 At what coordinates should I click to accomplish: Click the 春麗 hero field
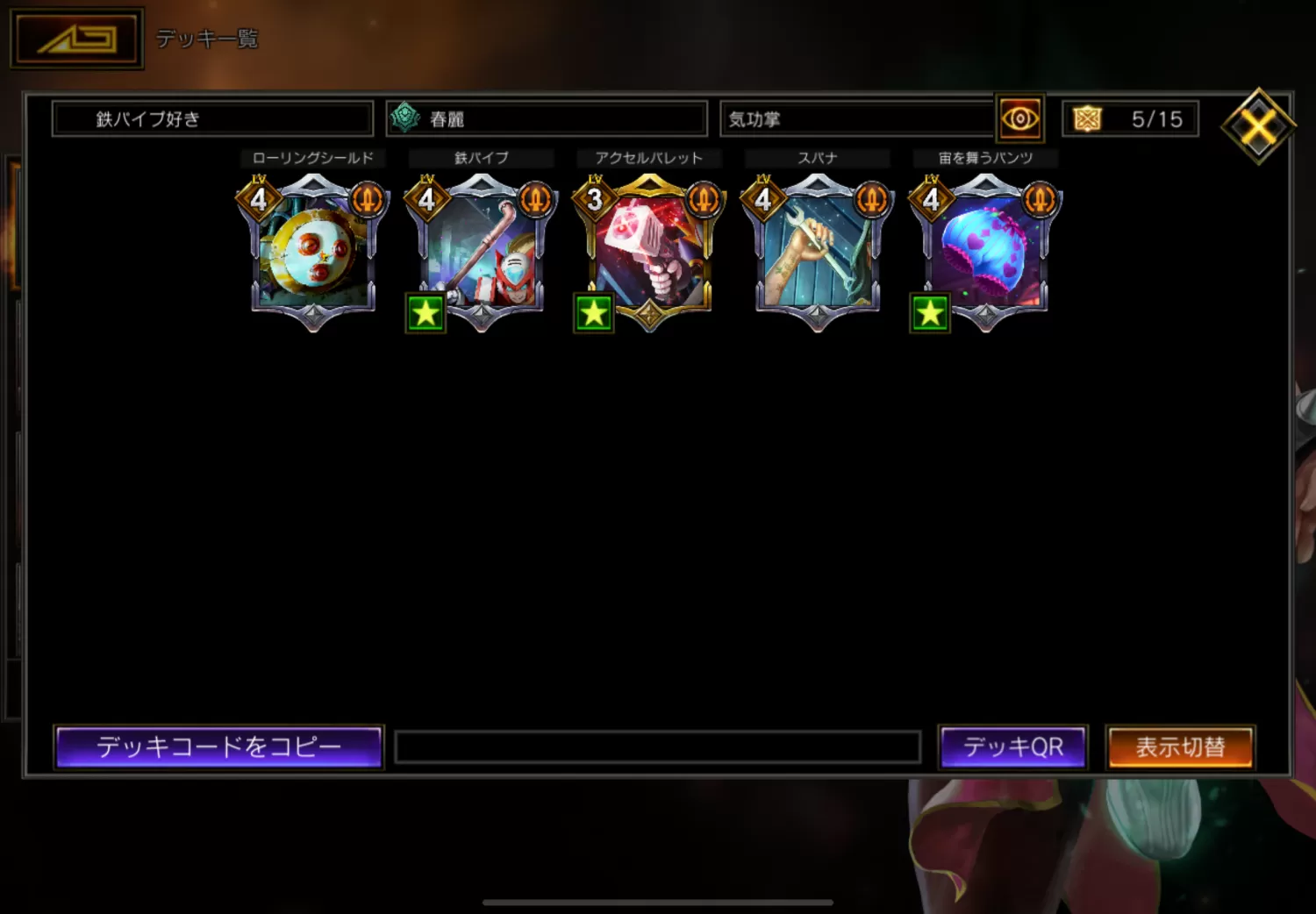[x=547, y=118]
